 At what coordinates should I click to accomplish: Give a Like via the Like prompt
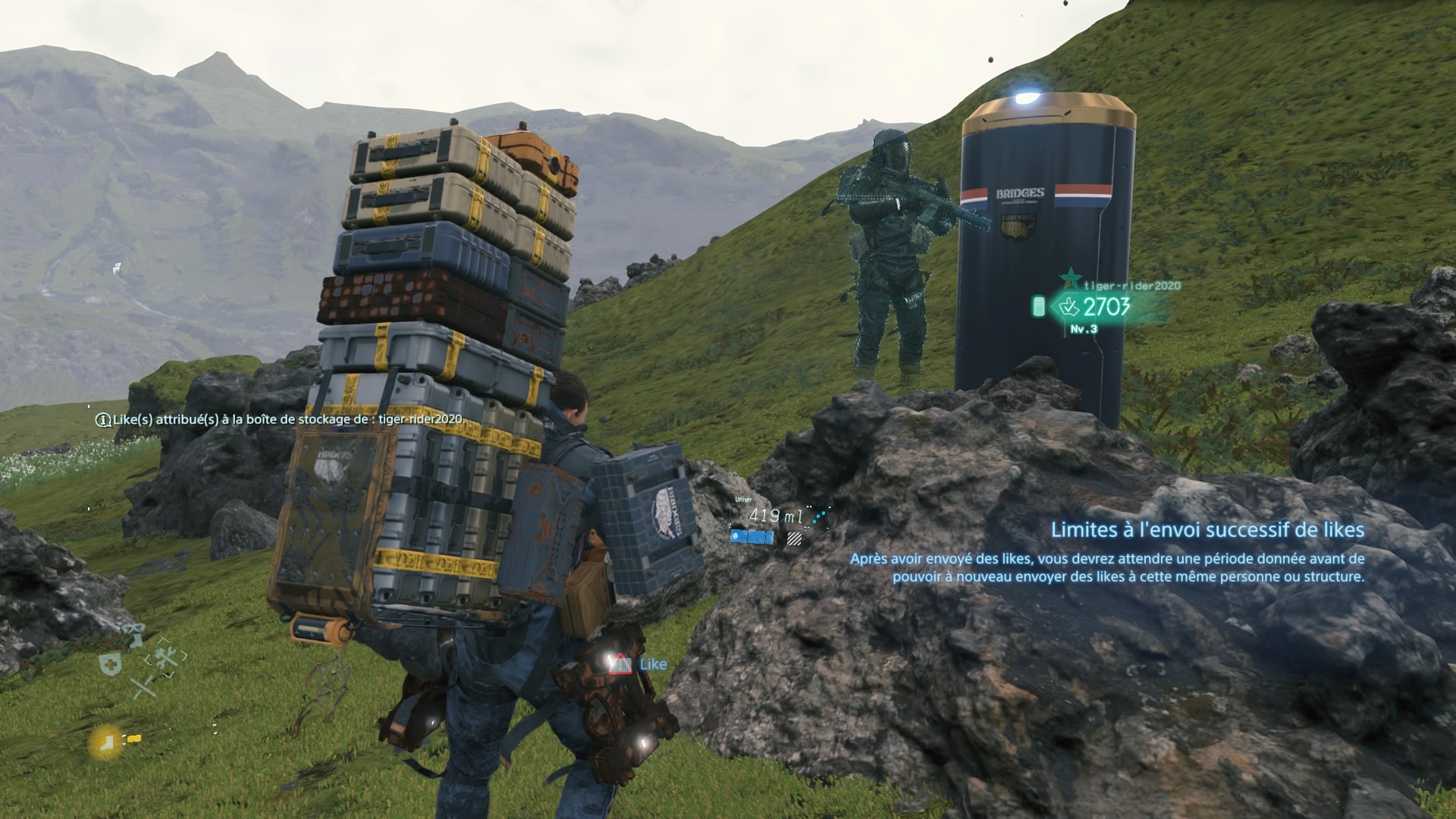tap(642, 664)
